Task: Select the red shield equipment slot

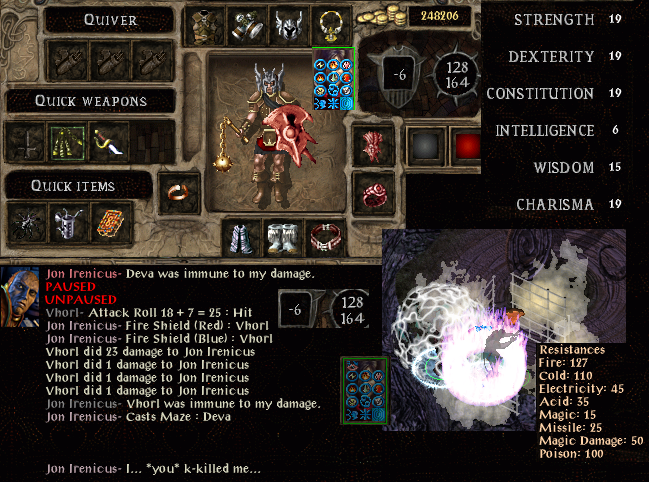Action: [374, 143]
